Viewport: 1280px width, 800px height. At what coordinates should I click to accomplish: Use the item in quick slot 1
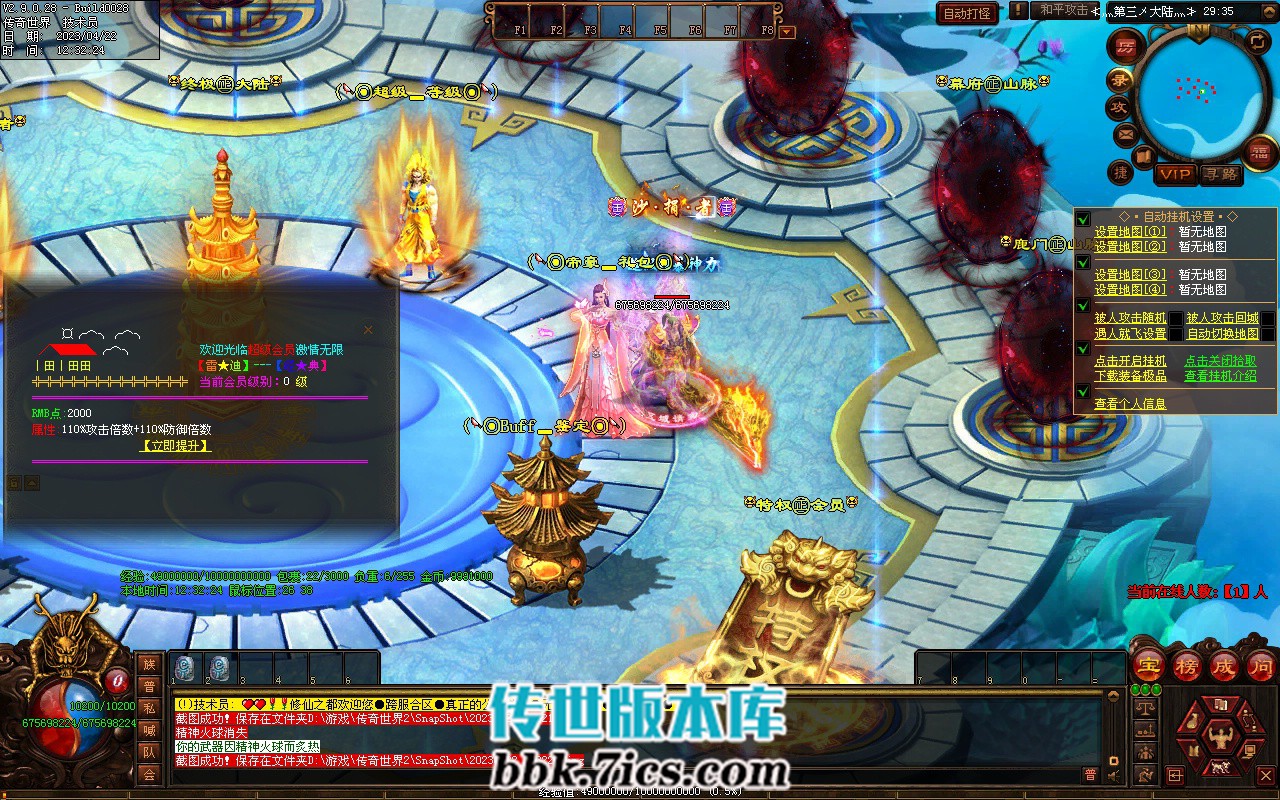pos(186,669)
